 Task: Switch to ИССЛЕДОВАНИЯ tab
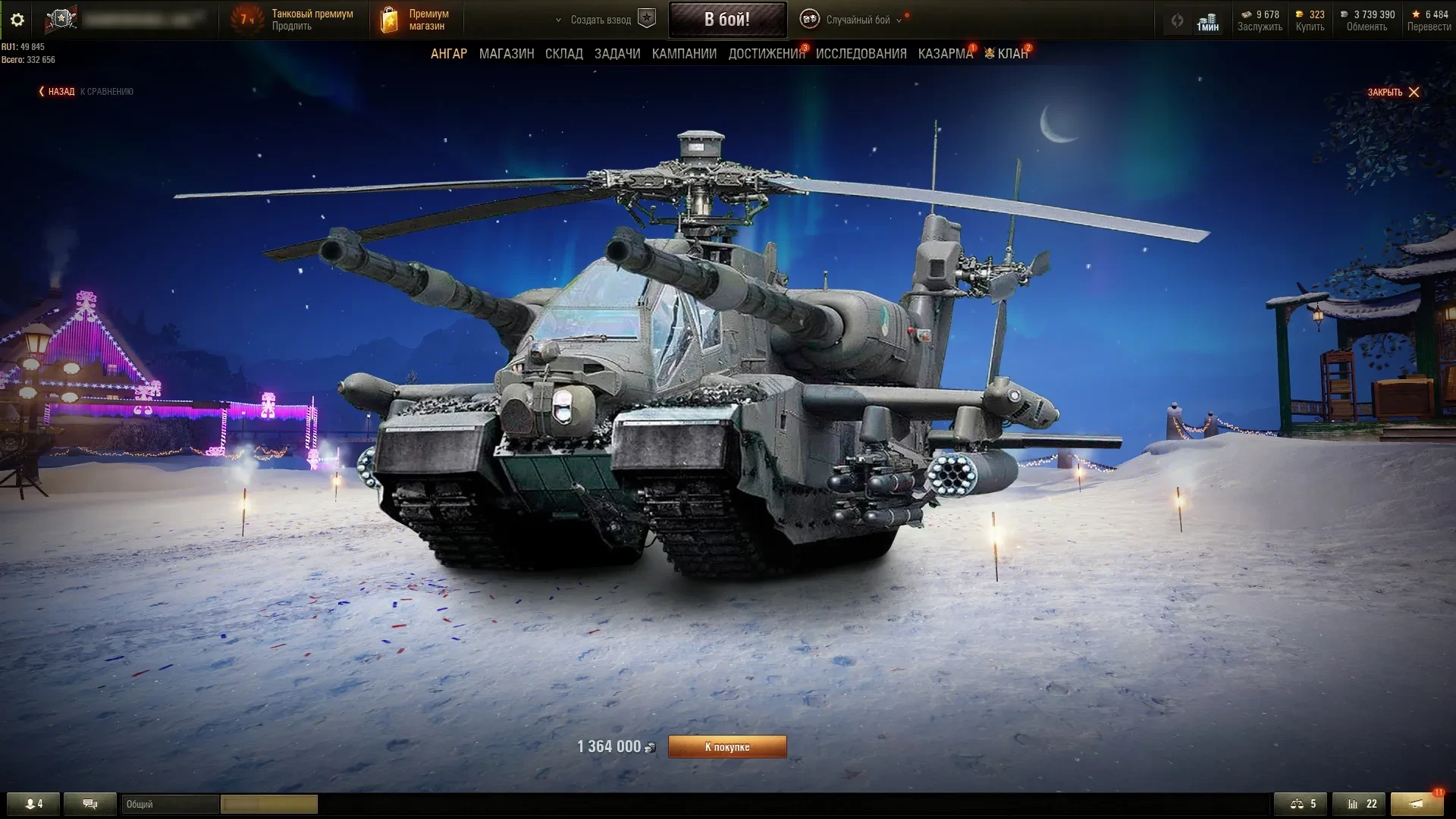(x=861, y=54)
